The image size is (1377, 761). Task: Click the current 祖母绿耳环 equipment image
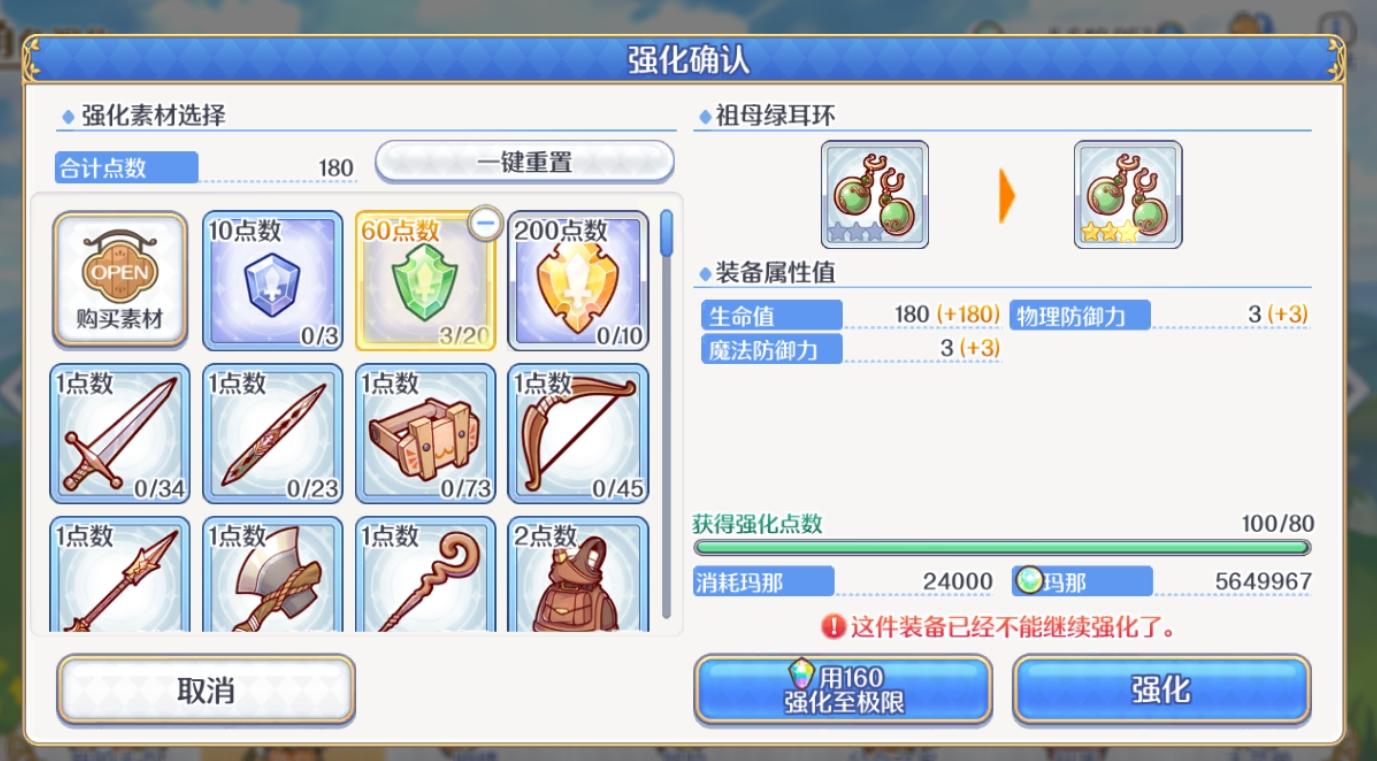(x=873, y=193)
